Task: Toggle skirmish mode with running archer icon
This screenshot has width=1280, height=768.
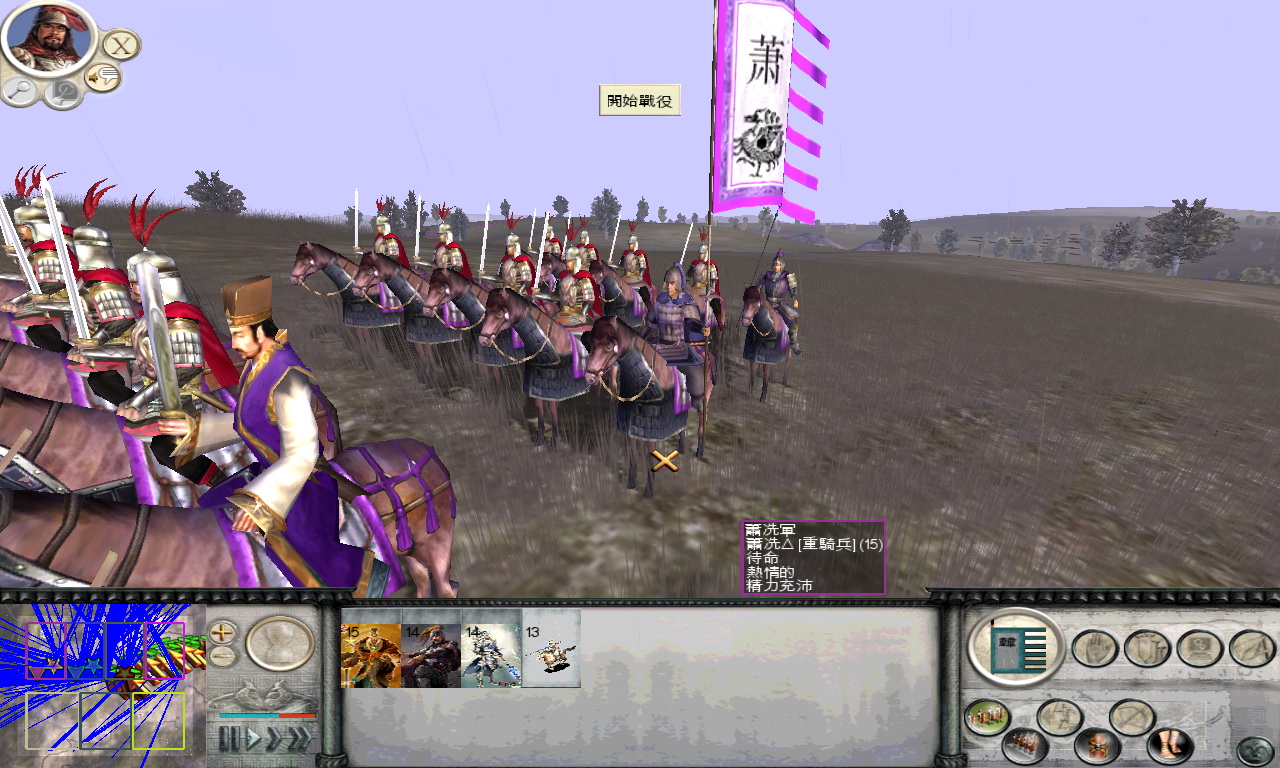Action: tap(1062, 716)
